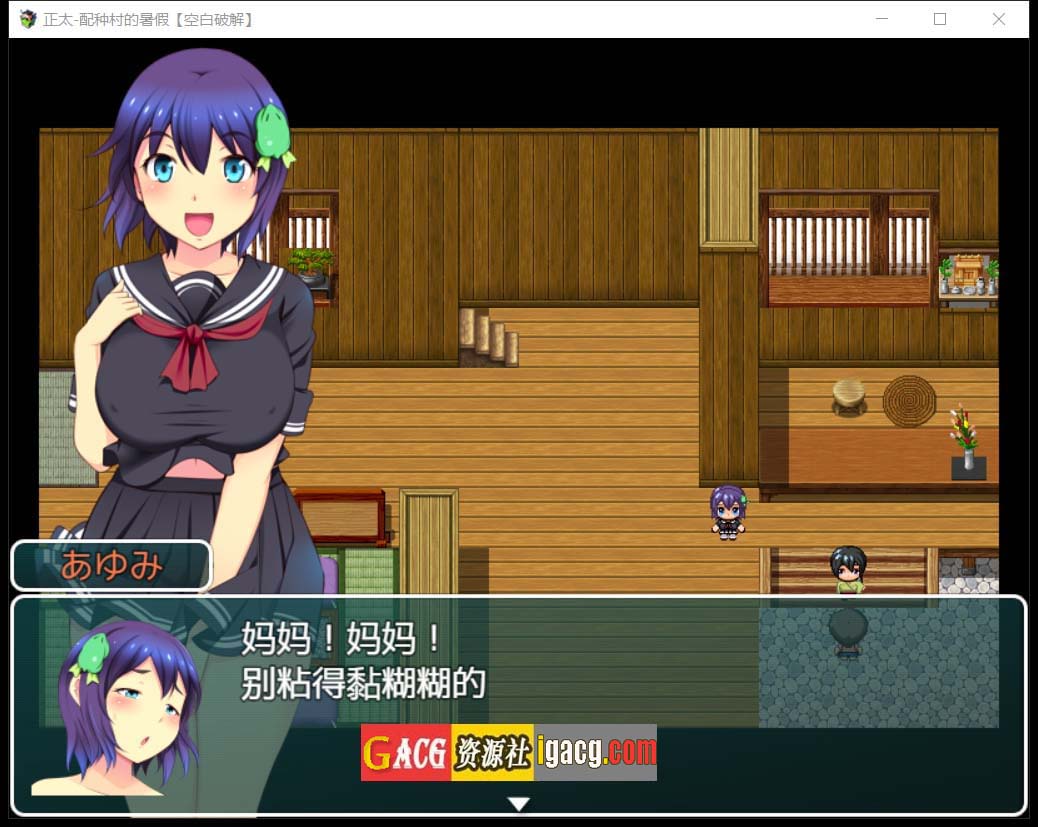Advance dialogue with the white down arrow
The image size is (1038, 827).
(518, 803)
